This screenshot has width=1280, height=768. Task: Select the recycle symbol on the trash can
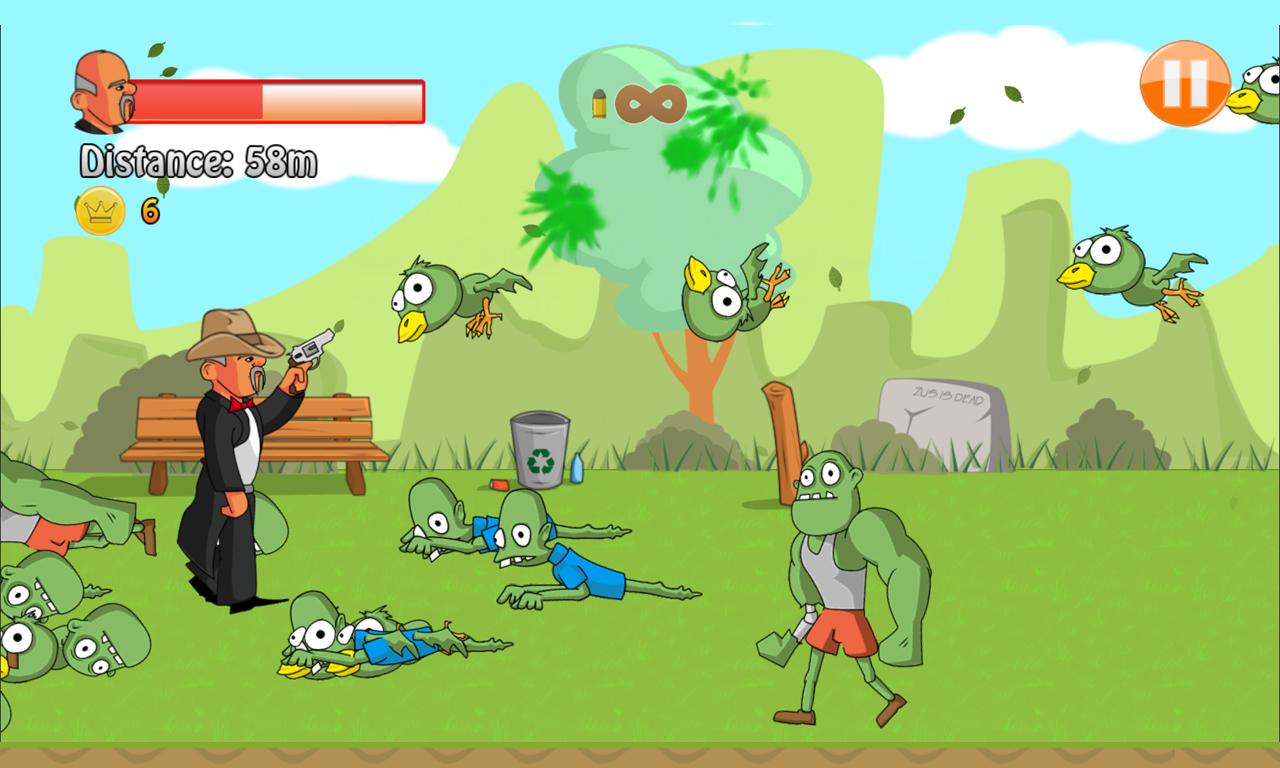(x=542, y=463)
